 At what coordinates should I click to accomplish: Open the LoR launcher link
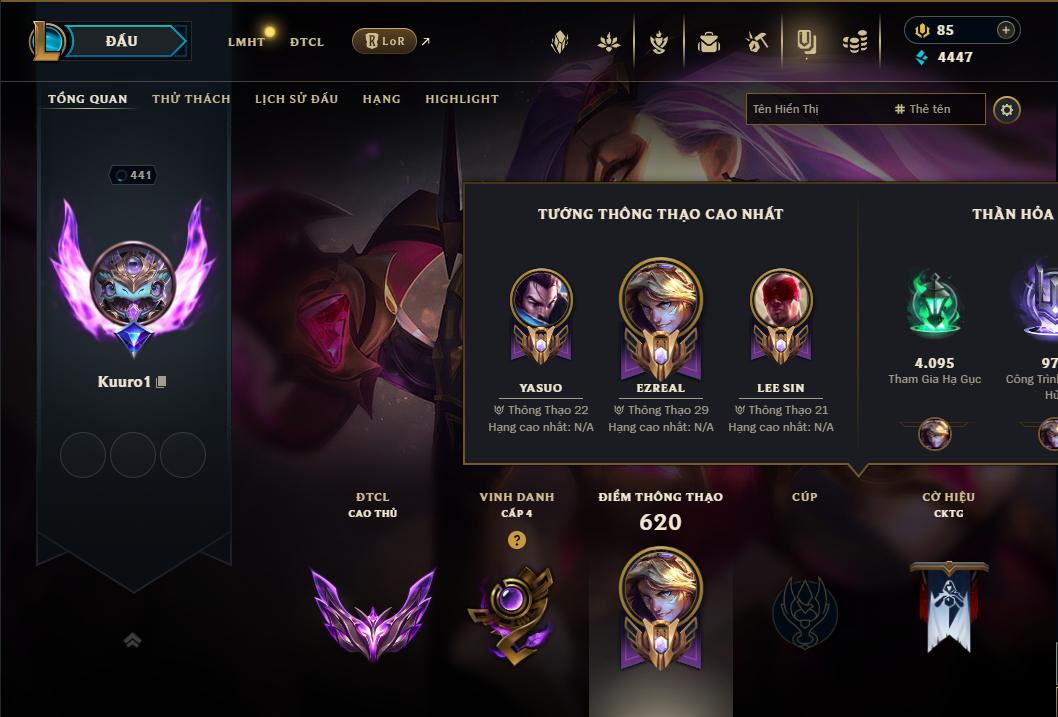(385, 41)
